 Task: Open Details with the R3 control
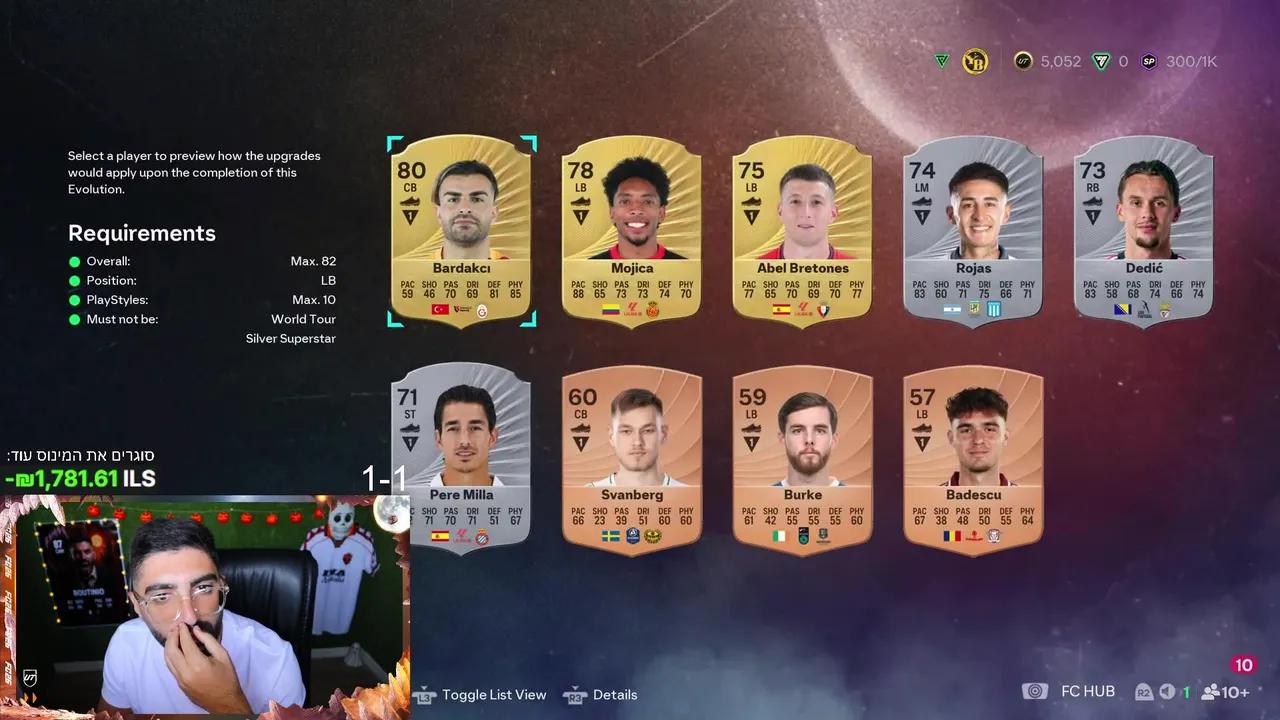[x=575, y=694]
